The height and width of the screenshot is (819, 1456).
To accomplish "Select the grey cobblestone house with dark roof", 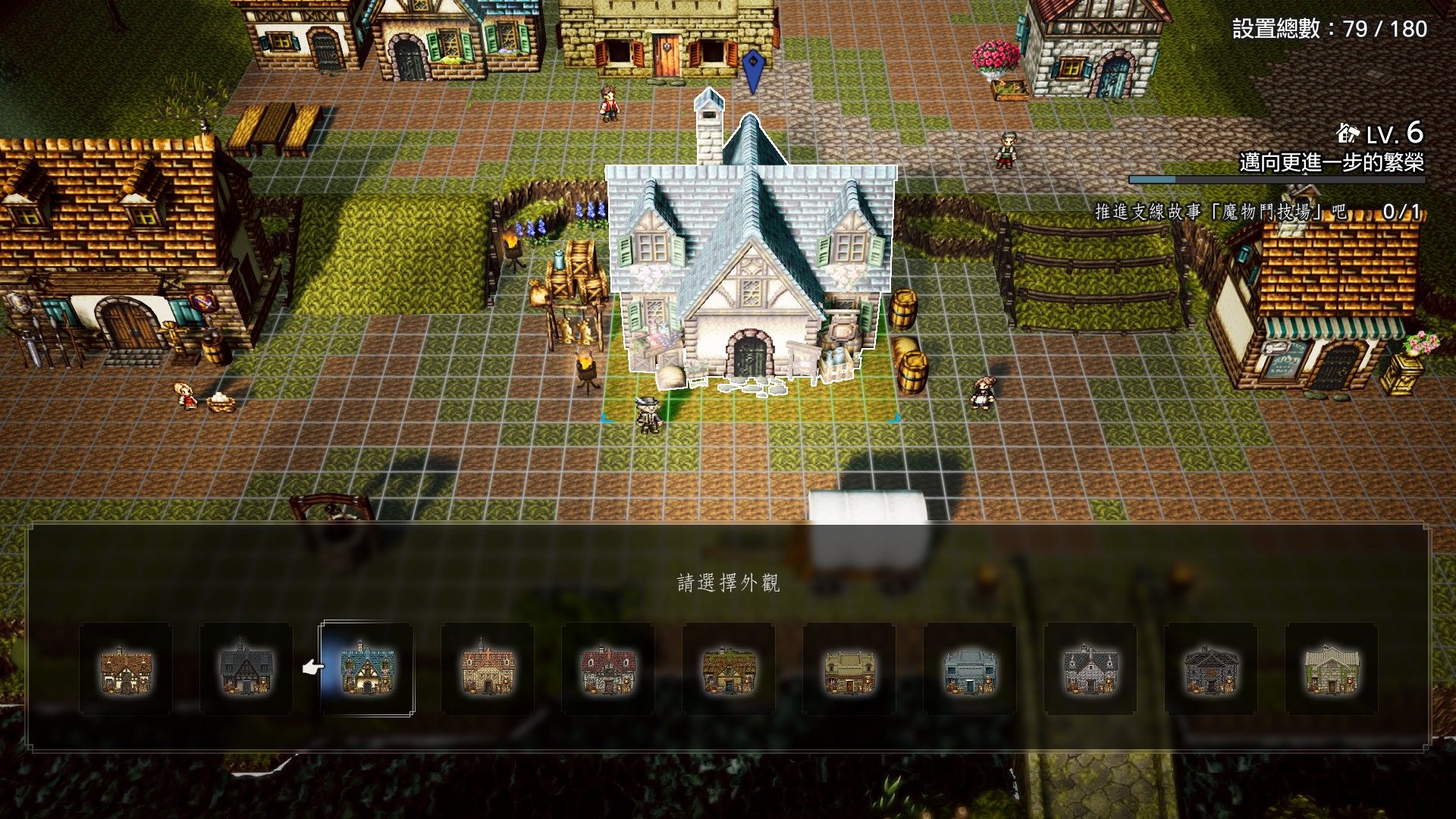I will pyautogui.click(x=1090, y=669).
